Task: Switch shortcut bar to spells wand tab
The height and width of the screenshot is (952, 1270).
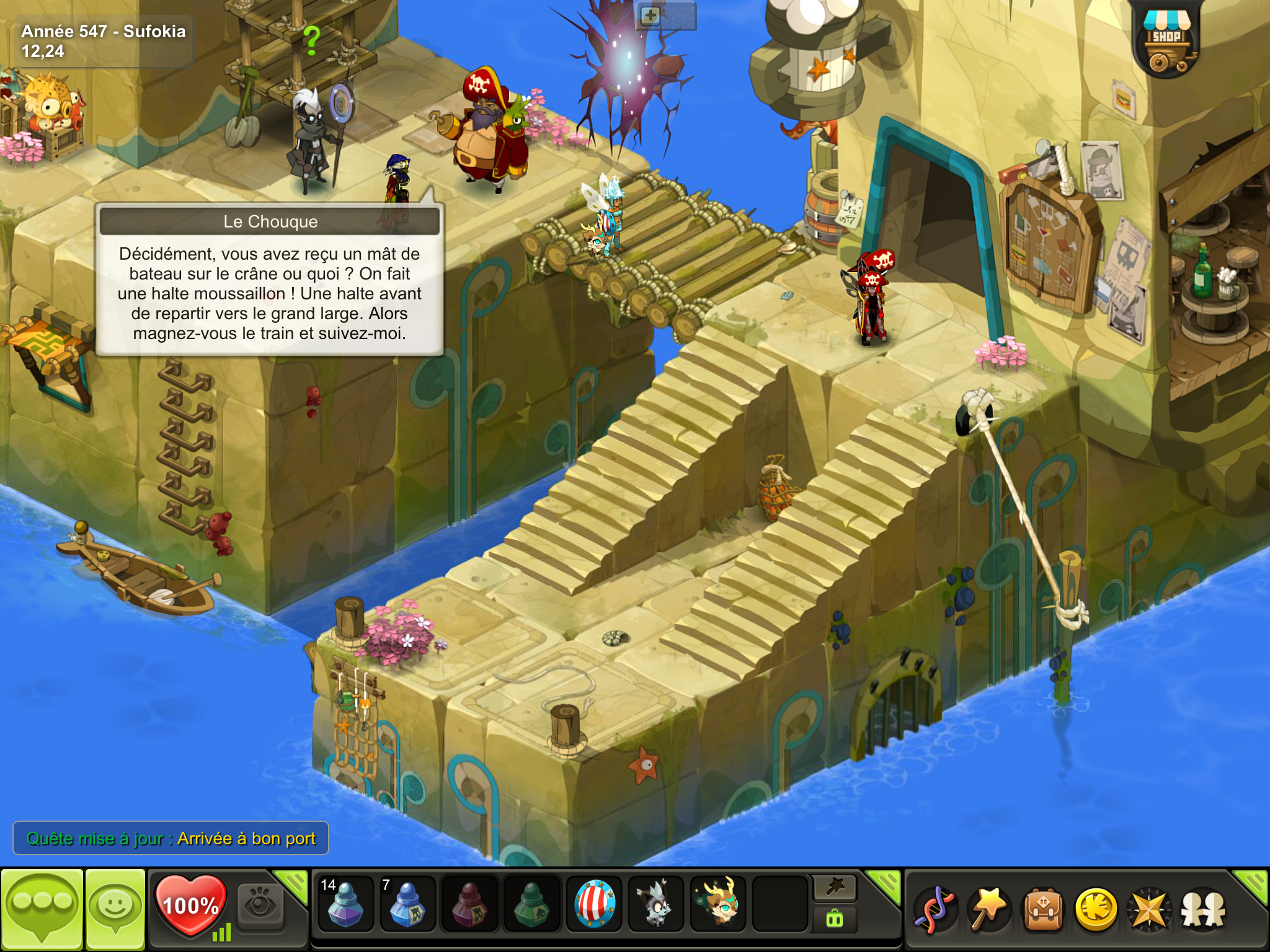Action: pyautogui.click(x=835, y=888)
